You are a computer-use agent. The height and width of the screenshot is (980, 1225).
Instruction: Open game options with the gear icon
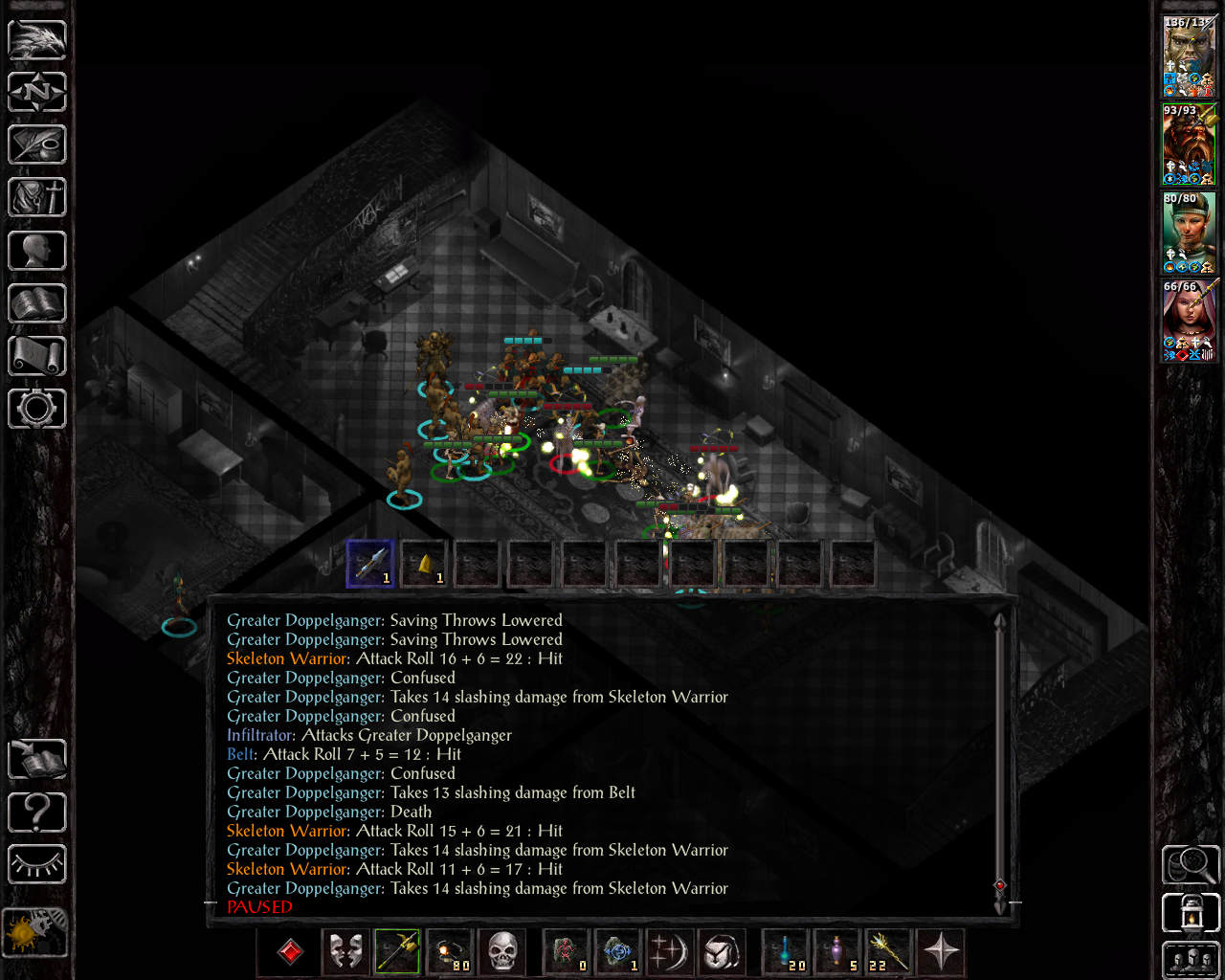[x=36, y=409]
